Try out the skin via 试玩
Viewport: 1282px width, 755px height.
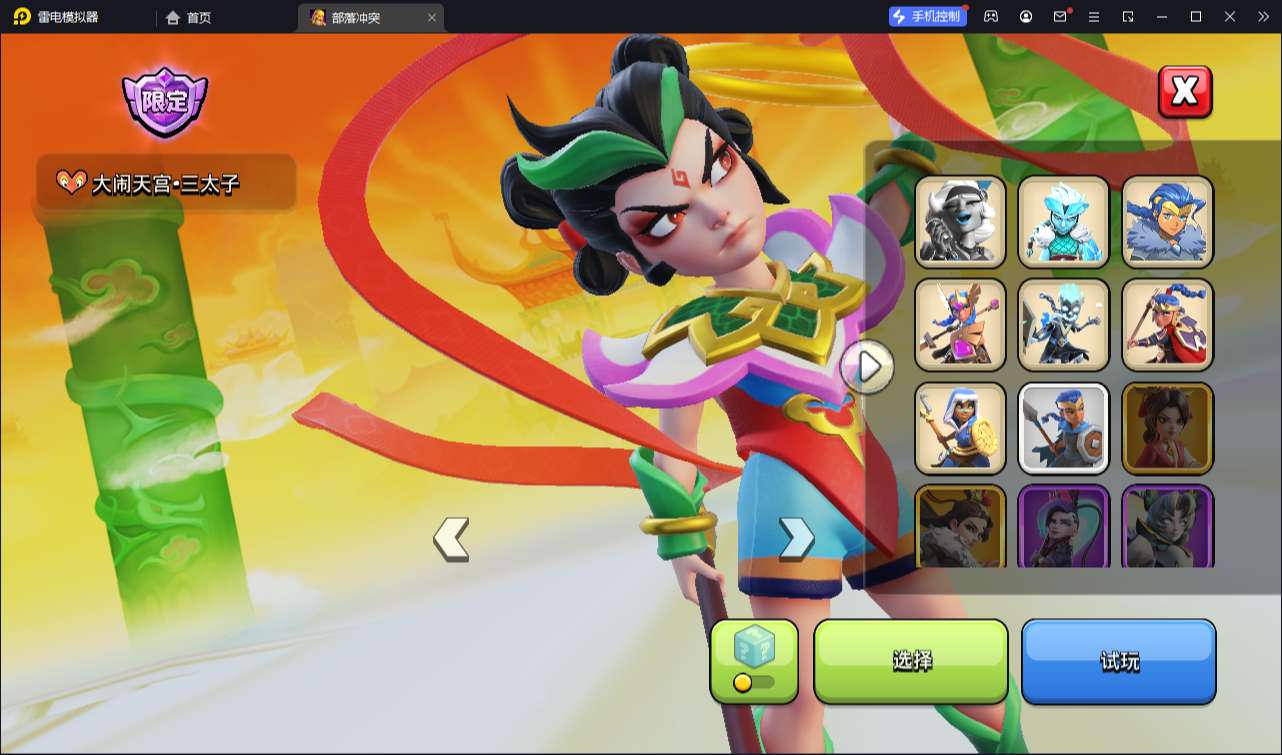pyautogui.click(x=1118, y=661)
